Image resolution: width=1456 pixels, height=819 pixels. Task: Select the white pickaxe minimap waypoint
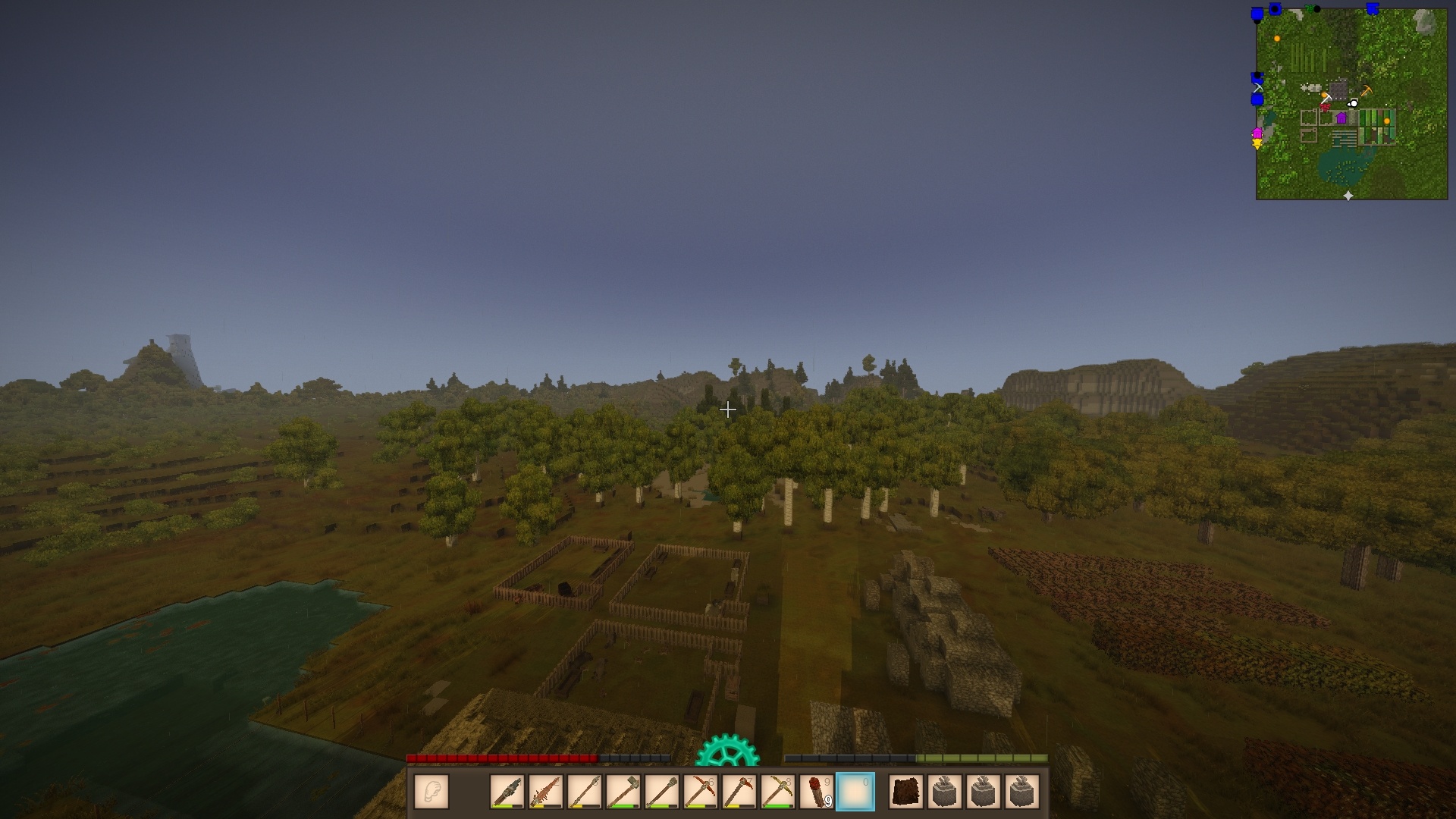click(1326, 98)
